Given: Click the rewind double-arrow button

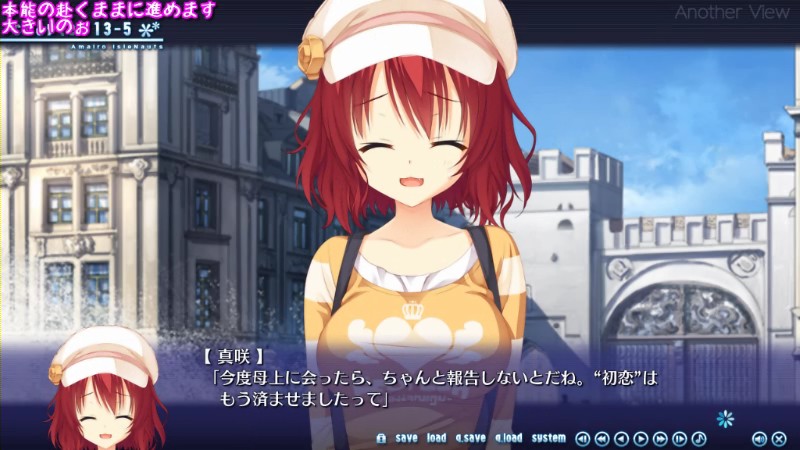Looking at the screenshot, I should [x=602, y=438].
